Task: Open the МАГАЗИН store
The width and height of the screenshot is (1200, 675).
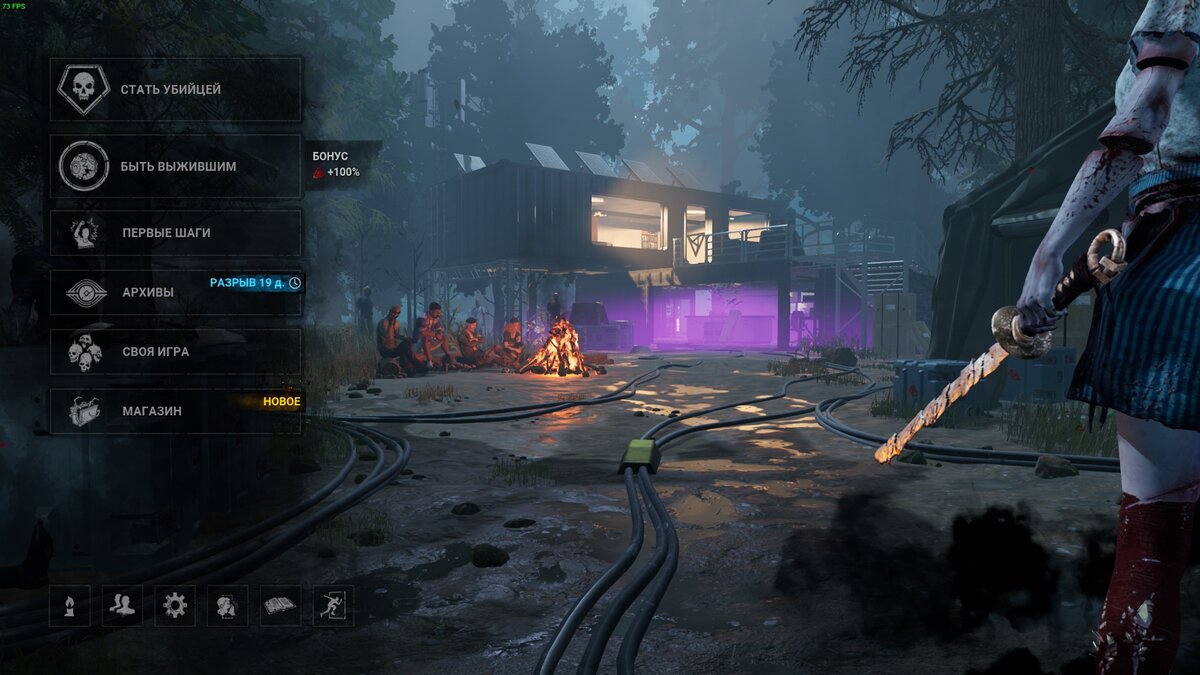Action: [175, 411]
